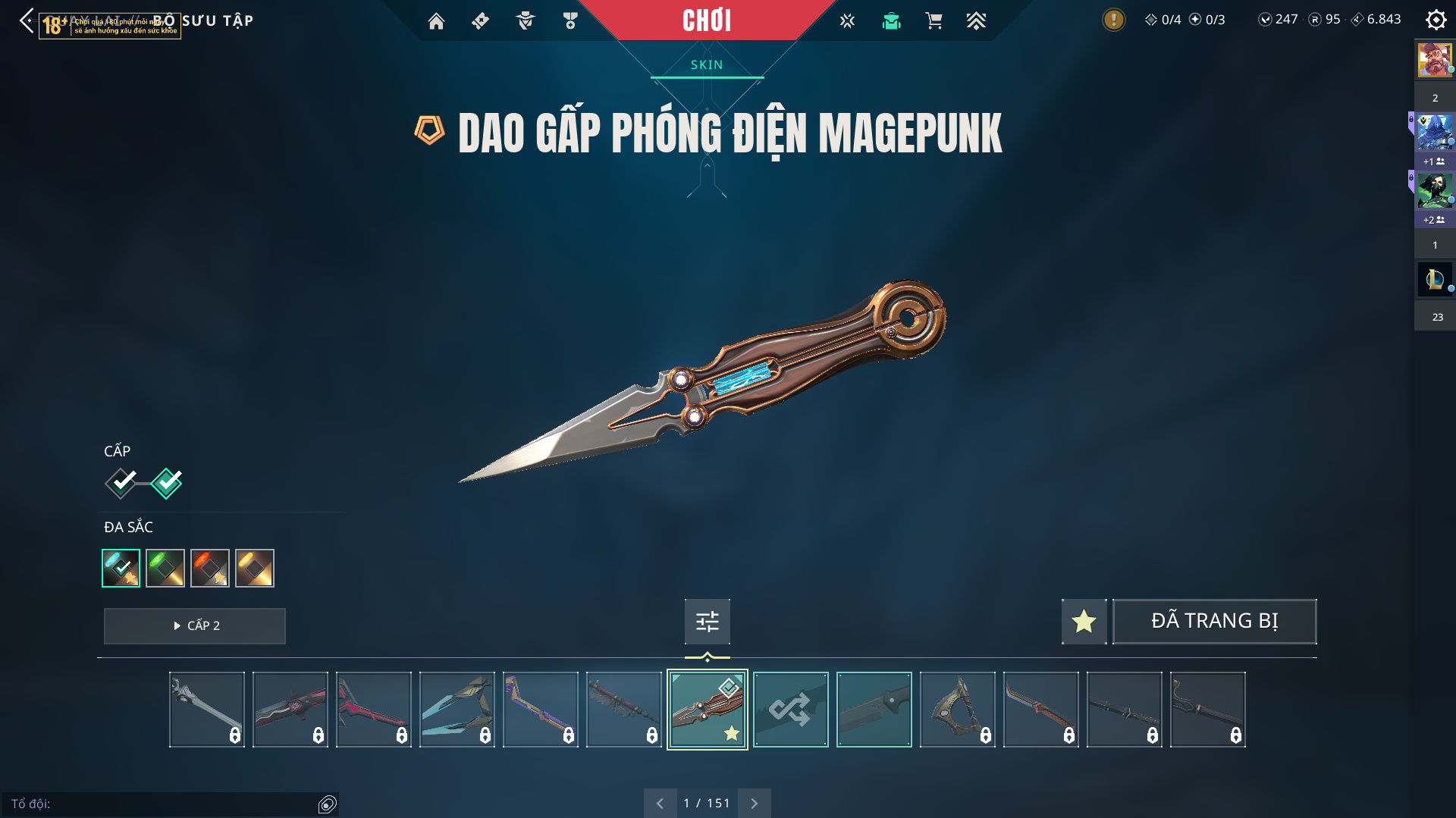Open the shopping cart store
The image size is (1456, 818).
[934, 21]
